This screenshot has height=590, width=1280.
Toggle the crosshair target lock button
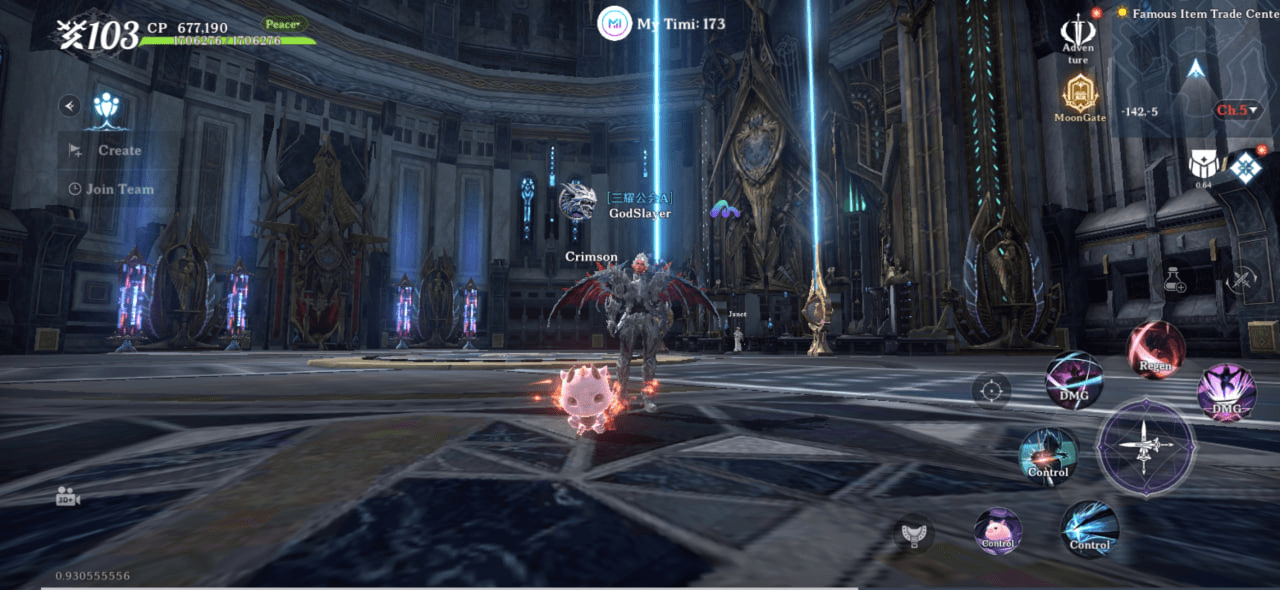tap(991, 390)
